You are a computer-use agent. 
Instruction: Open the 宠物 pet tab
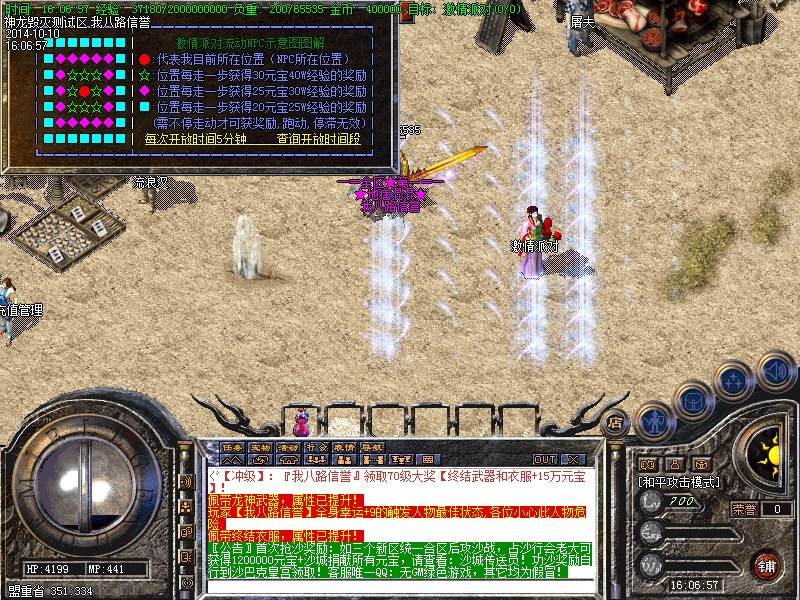coord(261,447)
